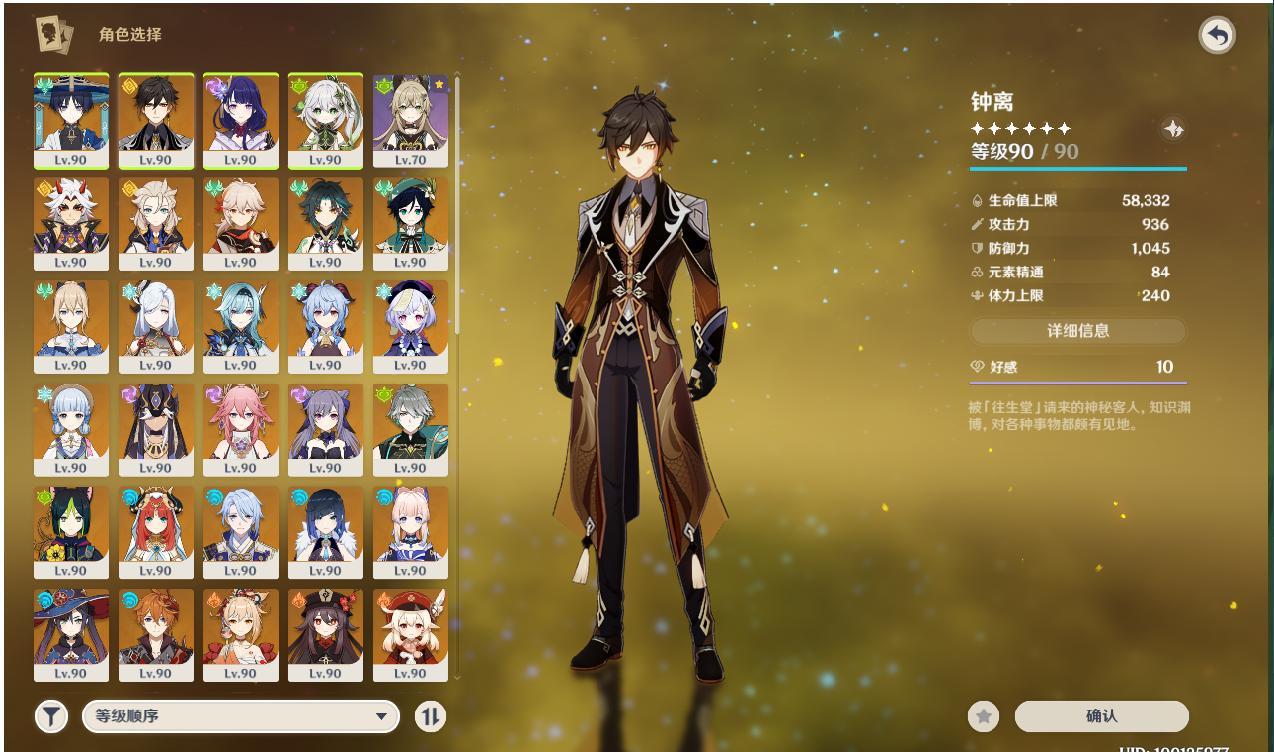Toggle ascending/descending sort order arrows
Viewport: 1274px width, 752px height.
430,716
